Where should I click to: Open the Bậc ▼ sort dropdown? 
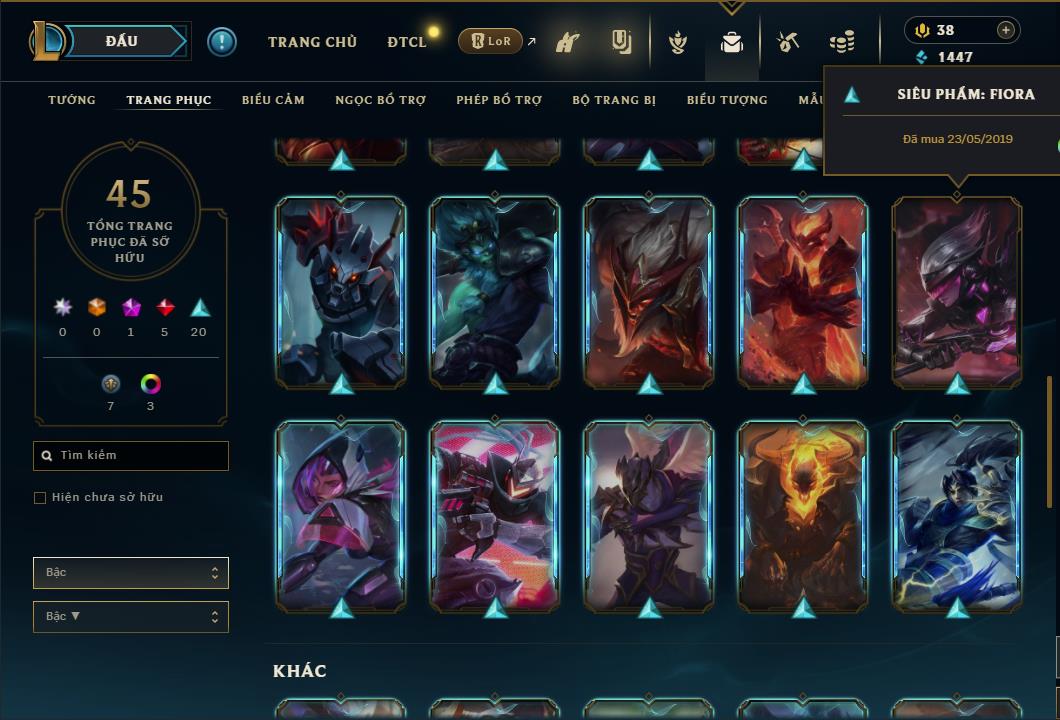[131, 617]
